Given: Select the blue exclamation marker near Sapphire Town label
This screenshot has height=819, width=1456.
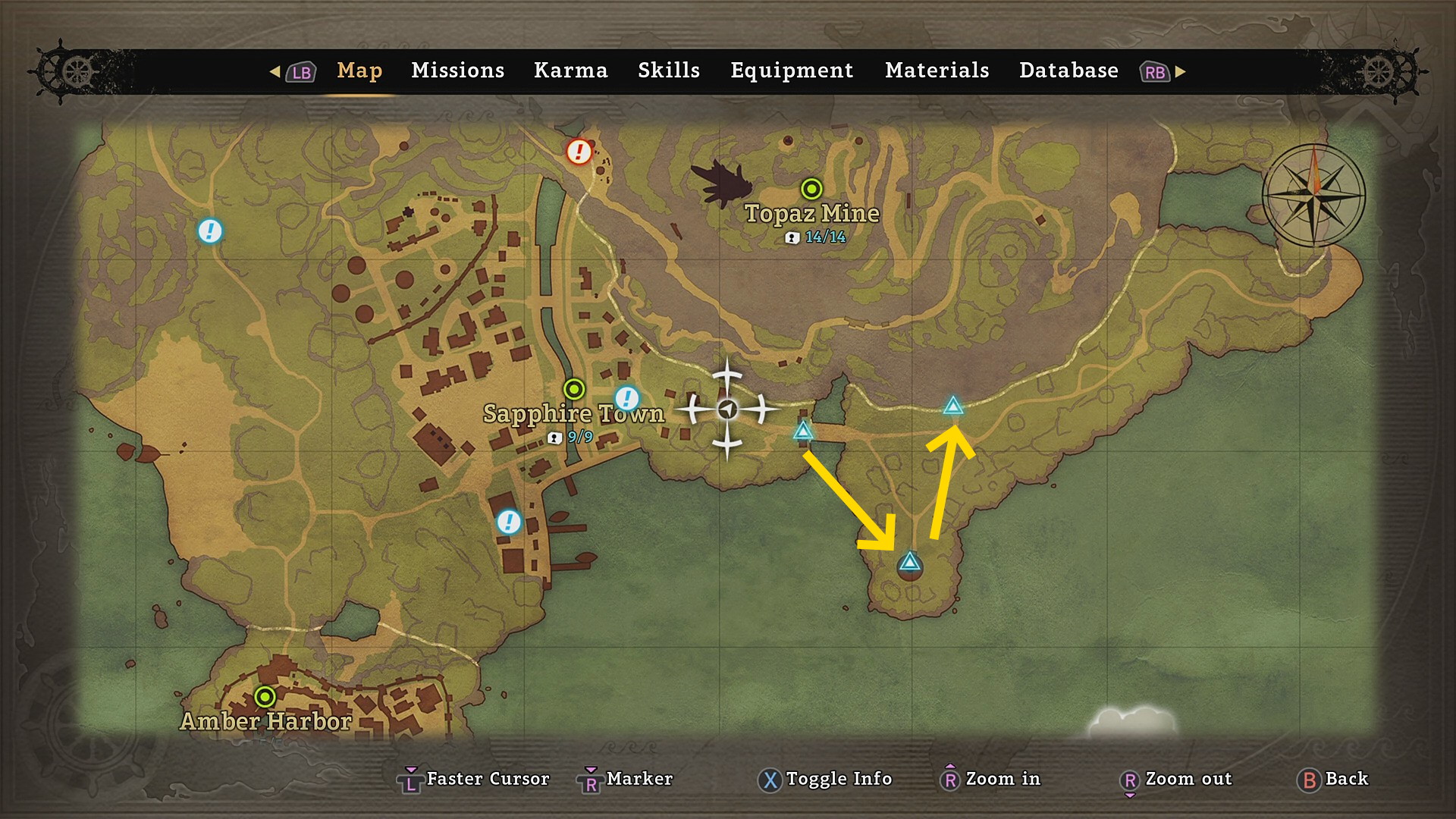Looking at the screenshot, I should 626,397.
